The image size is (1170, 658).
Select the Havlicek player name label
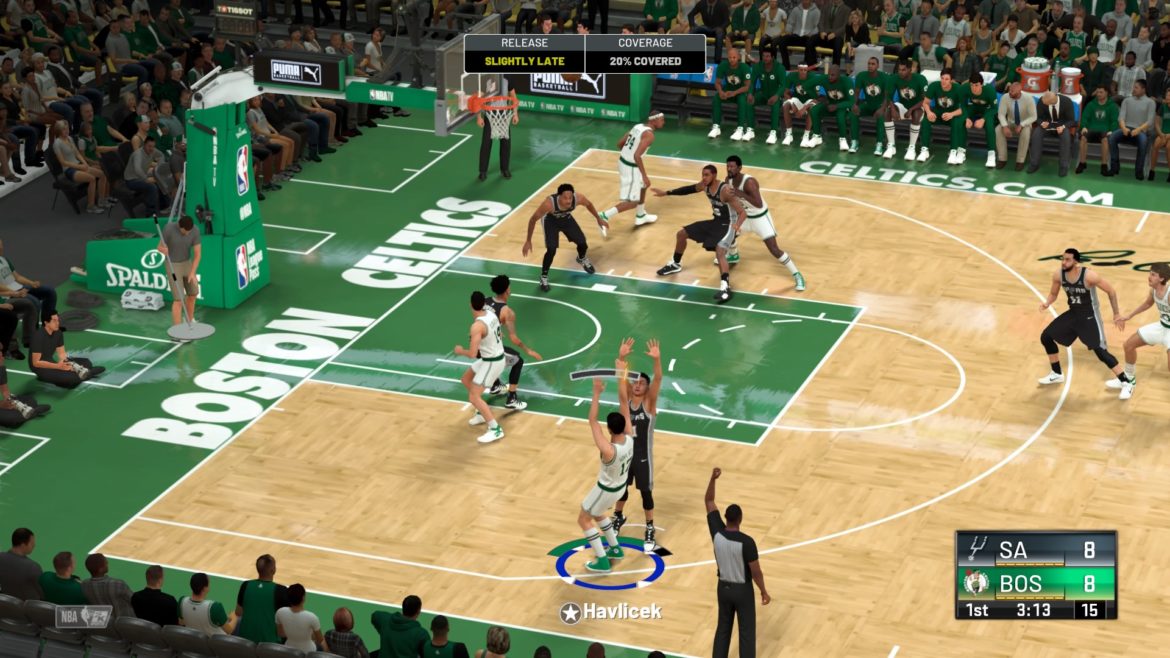click(x=620, y=612)
